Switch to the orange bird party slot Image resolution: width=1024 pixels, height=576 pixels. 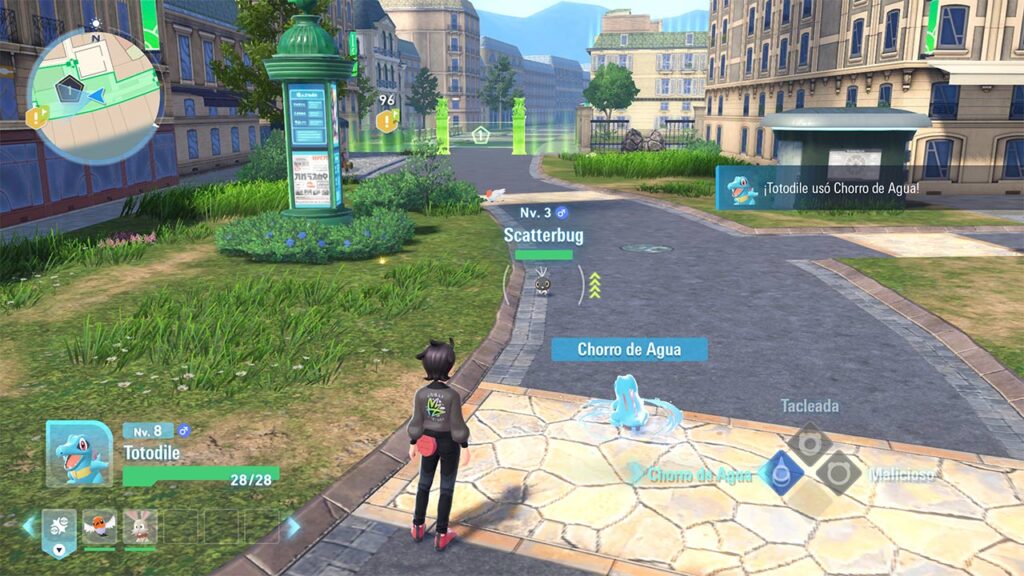(x=99, y=525)
